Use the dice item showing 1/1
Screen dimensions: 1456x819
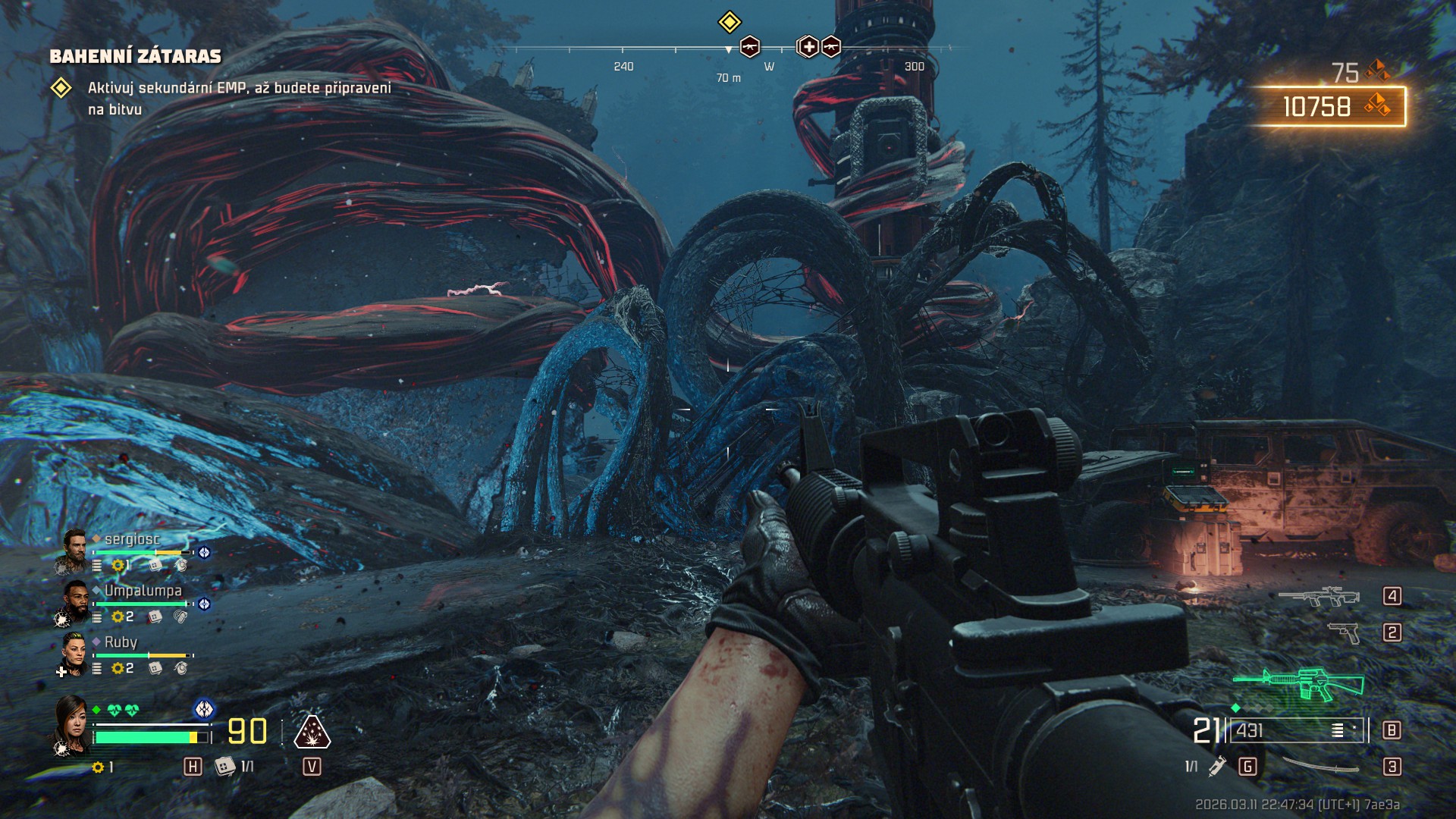tap(225, 767)
